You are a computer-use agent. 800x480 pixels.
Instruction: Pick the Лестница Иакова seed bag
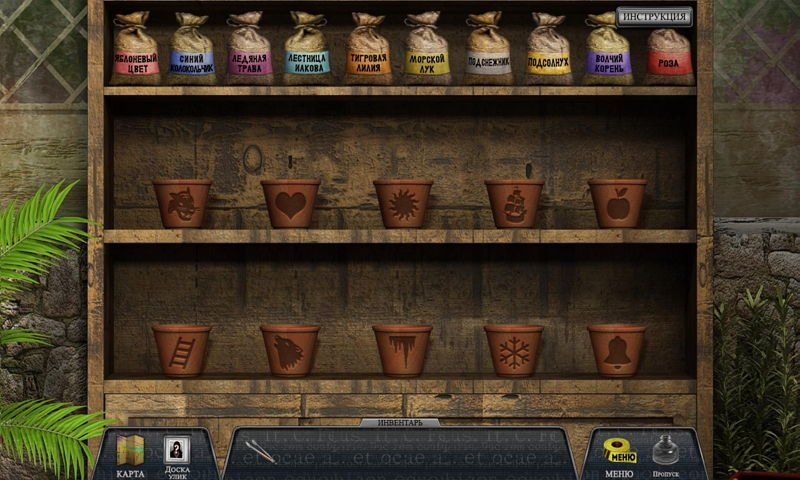pos(306,50)
